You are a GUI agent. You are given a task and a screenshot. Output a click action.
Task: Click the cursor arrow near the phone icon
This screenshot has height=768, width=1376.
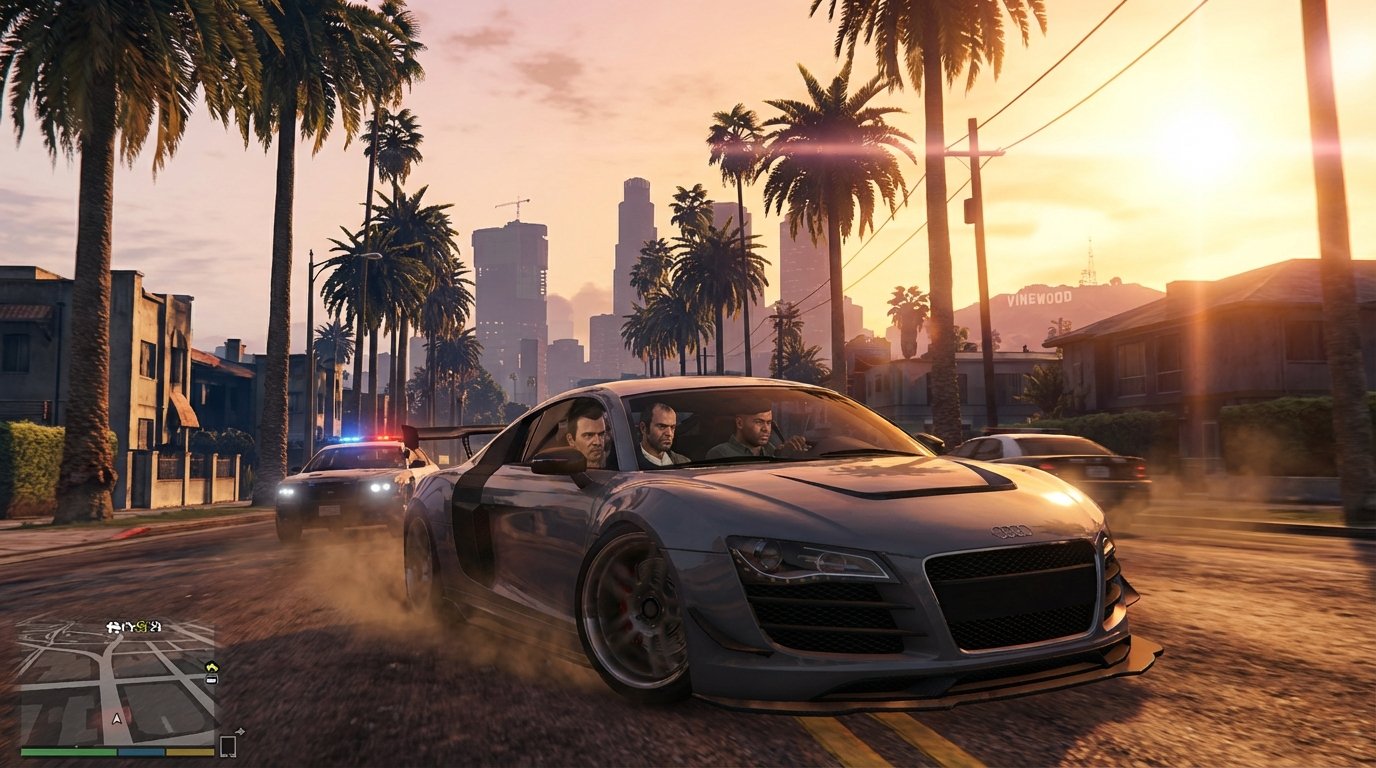pos(240,731)
